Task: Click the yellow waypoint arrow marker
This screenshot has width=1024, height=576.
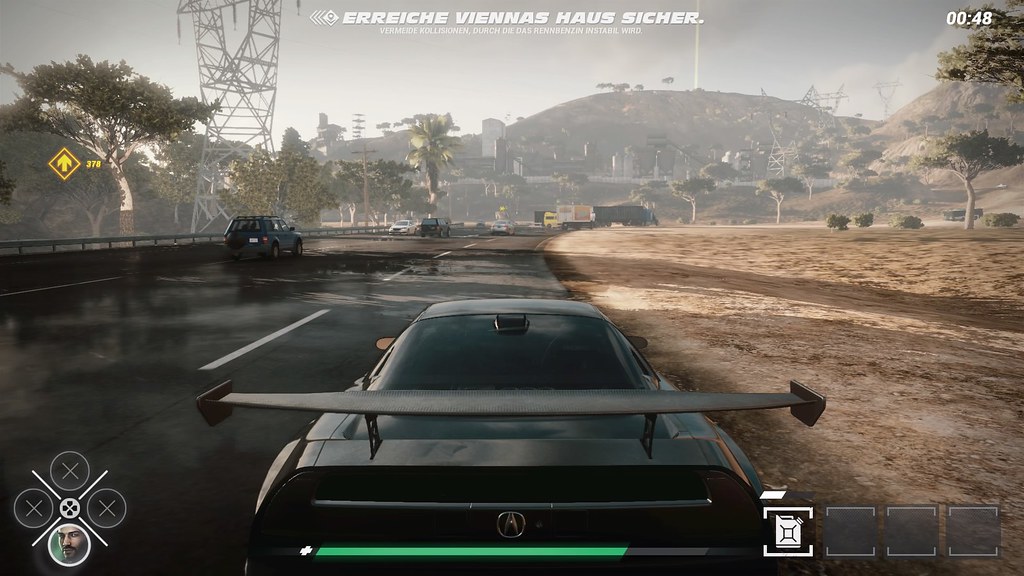Action: click(x=64, y=163)
